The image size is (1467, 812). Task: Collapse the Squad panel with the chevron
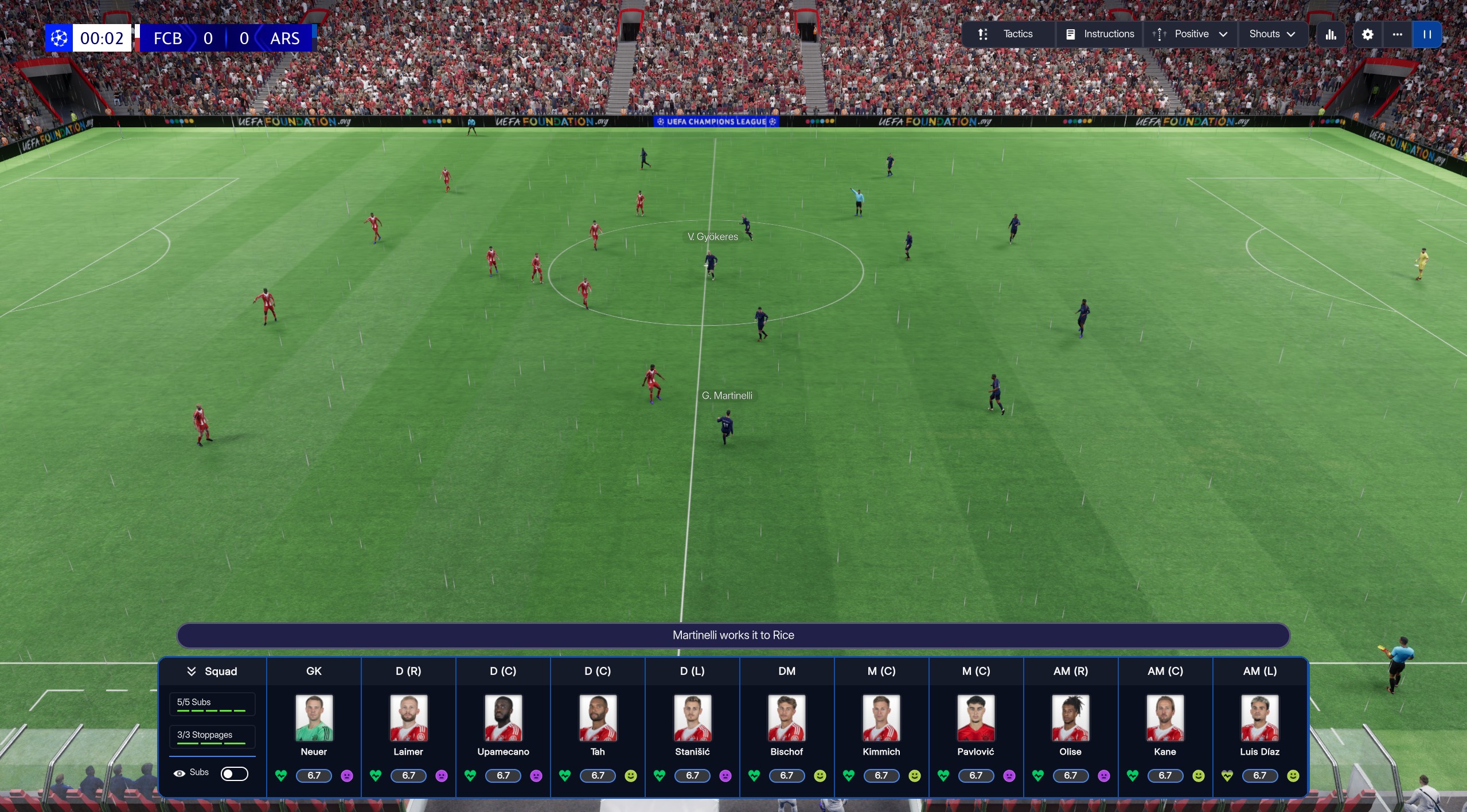coord(191,671)
